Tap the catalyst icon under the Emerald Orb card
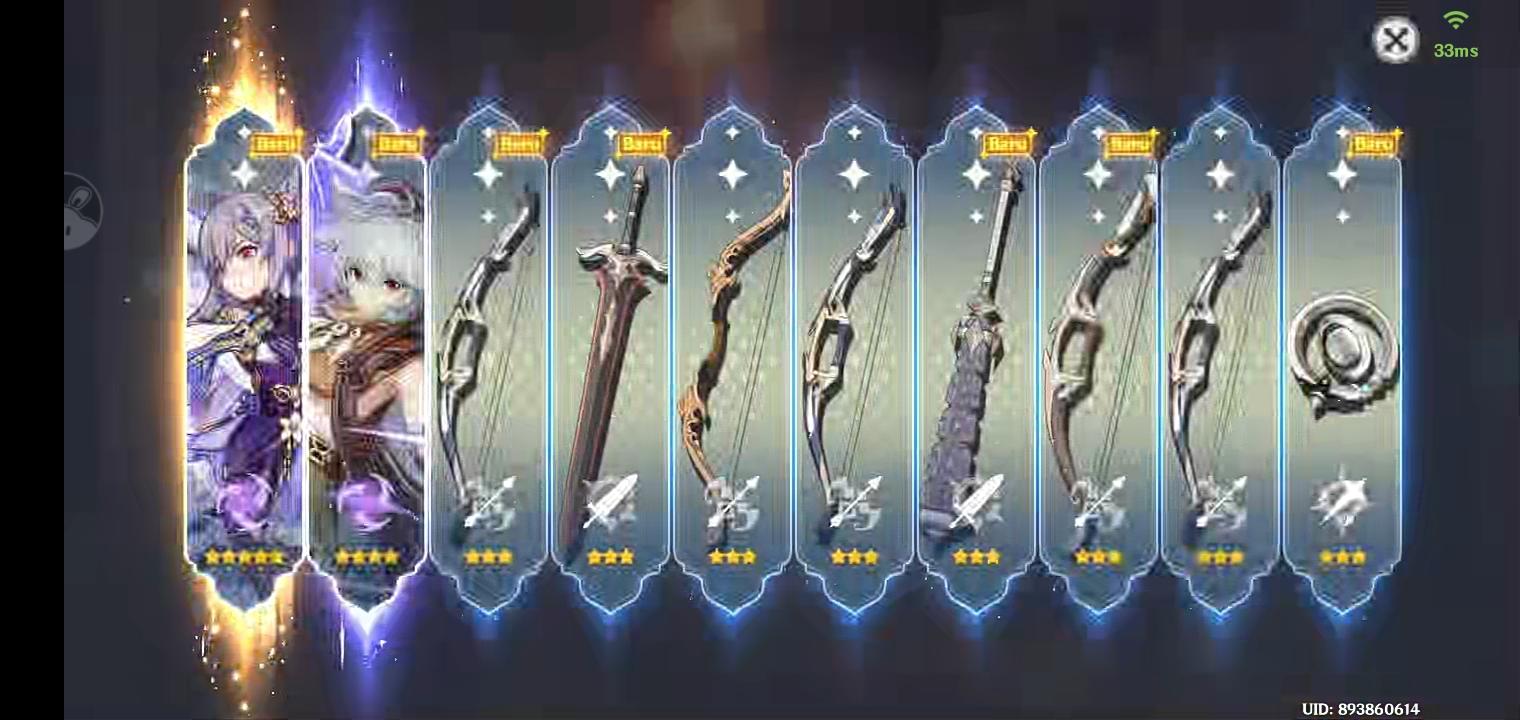The height and width of the screenshot is (720, 1520). click(x=1343, y=505)
